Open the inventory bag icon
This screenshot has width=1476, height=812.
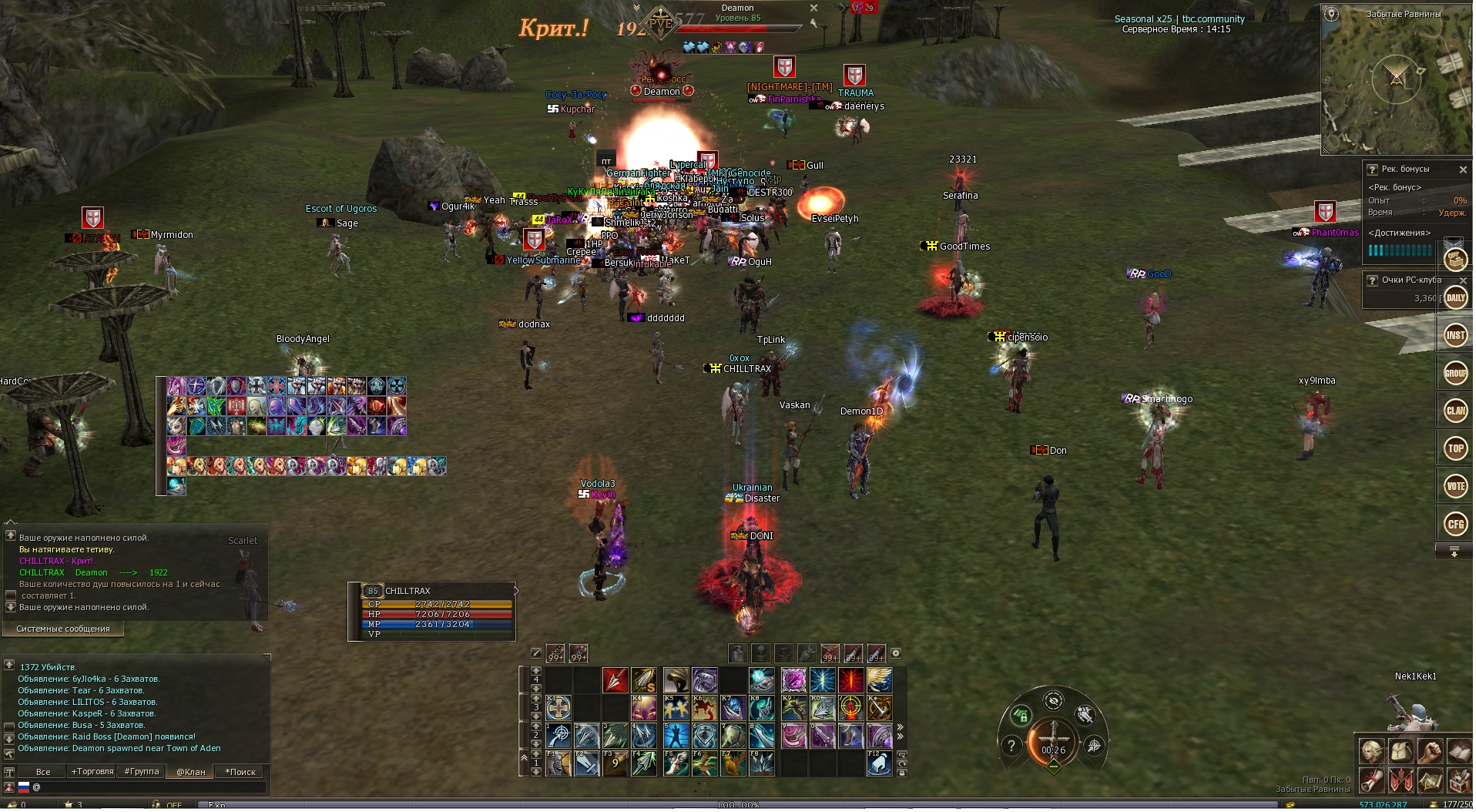coord(1401,750)
